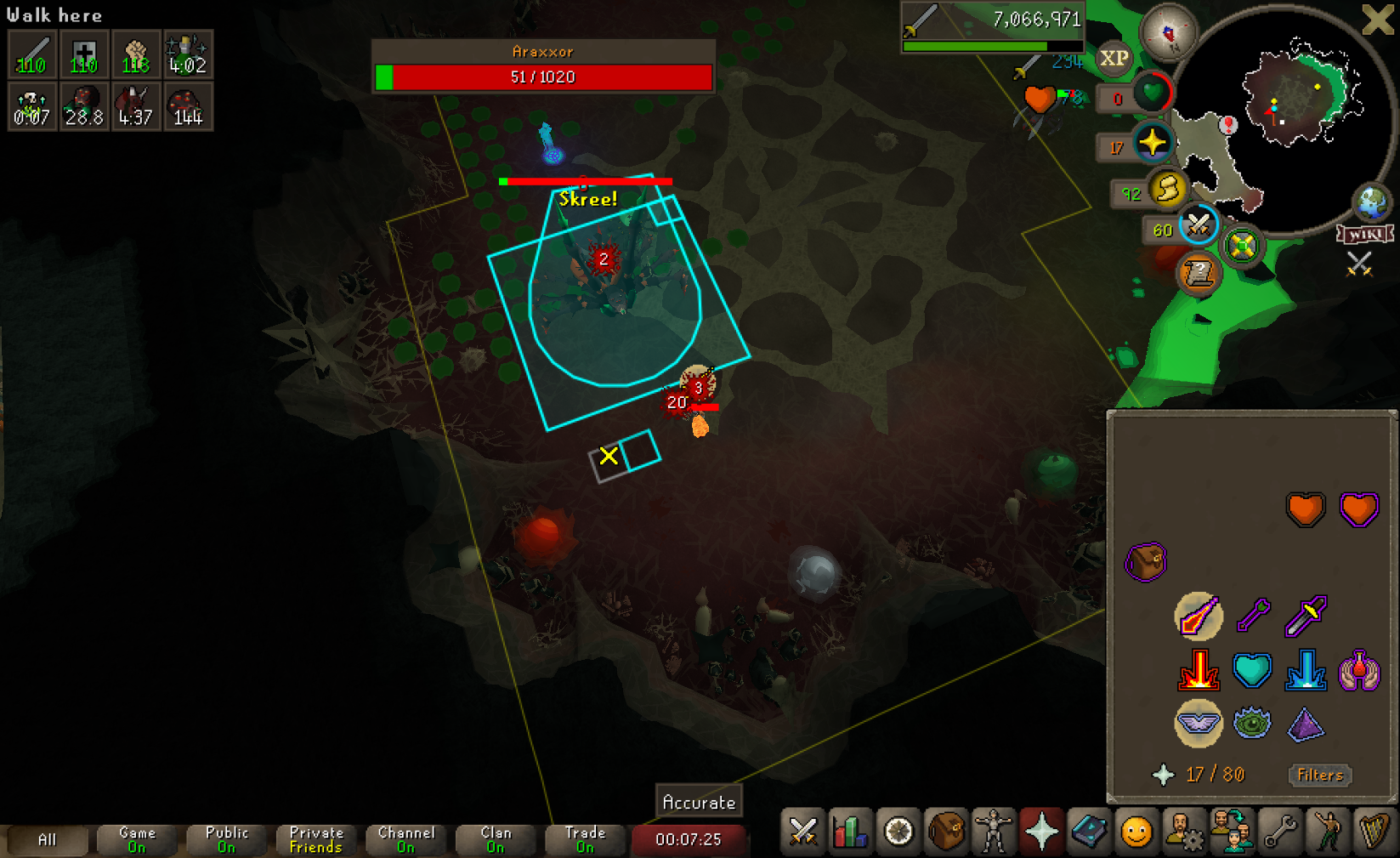Screen dimensions: 1400x858
Task: Toggle the purple pyramid prayer icon
Action: 1305,724
